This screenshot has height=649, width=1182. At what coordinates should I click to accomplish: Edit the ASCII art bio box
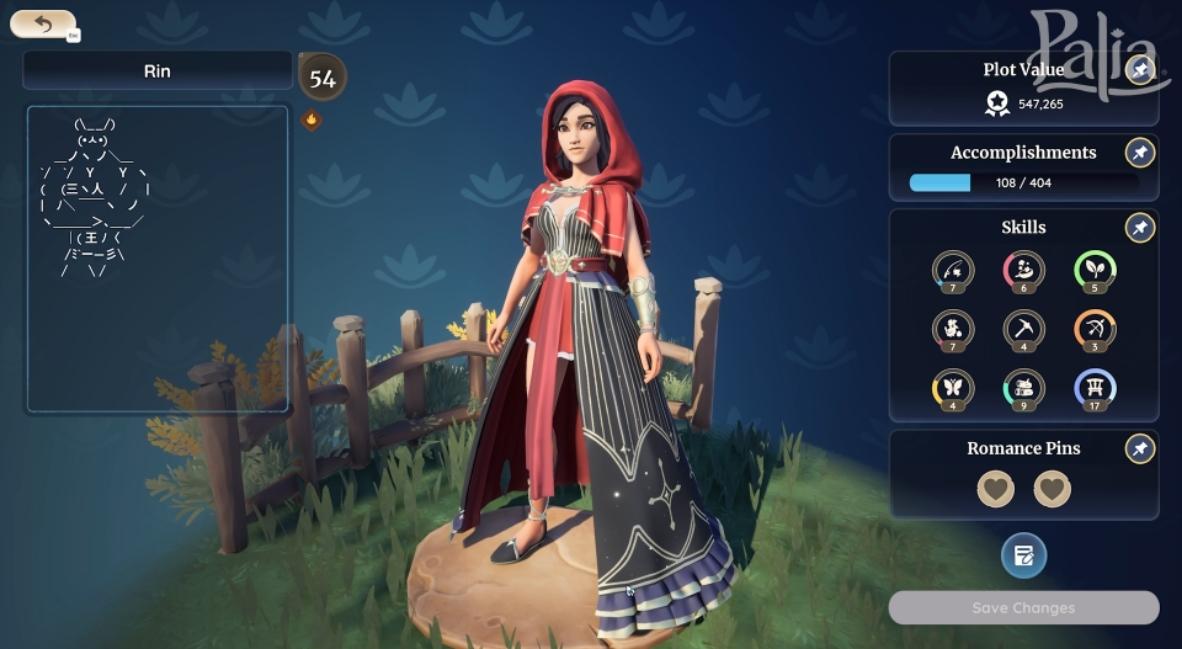pyautogui.click(x=157, y=258)
